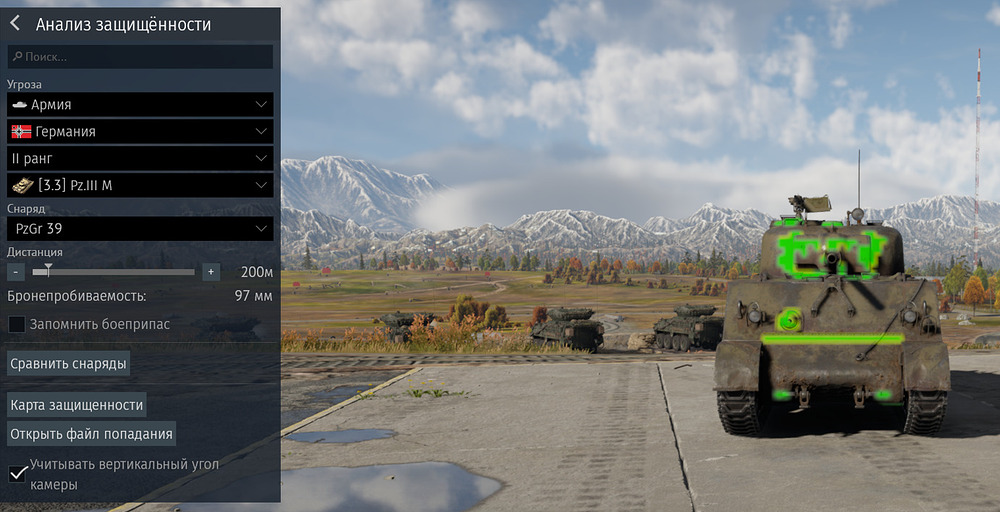Click Открыть файл попадания button

pyautogui.click(x=92, y=433)
